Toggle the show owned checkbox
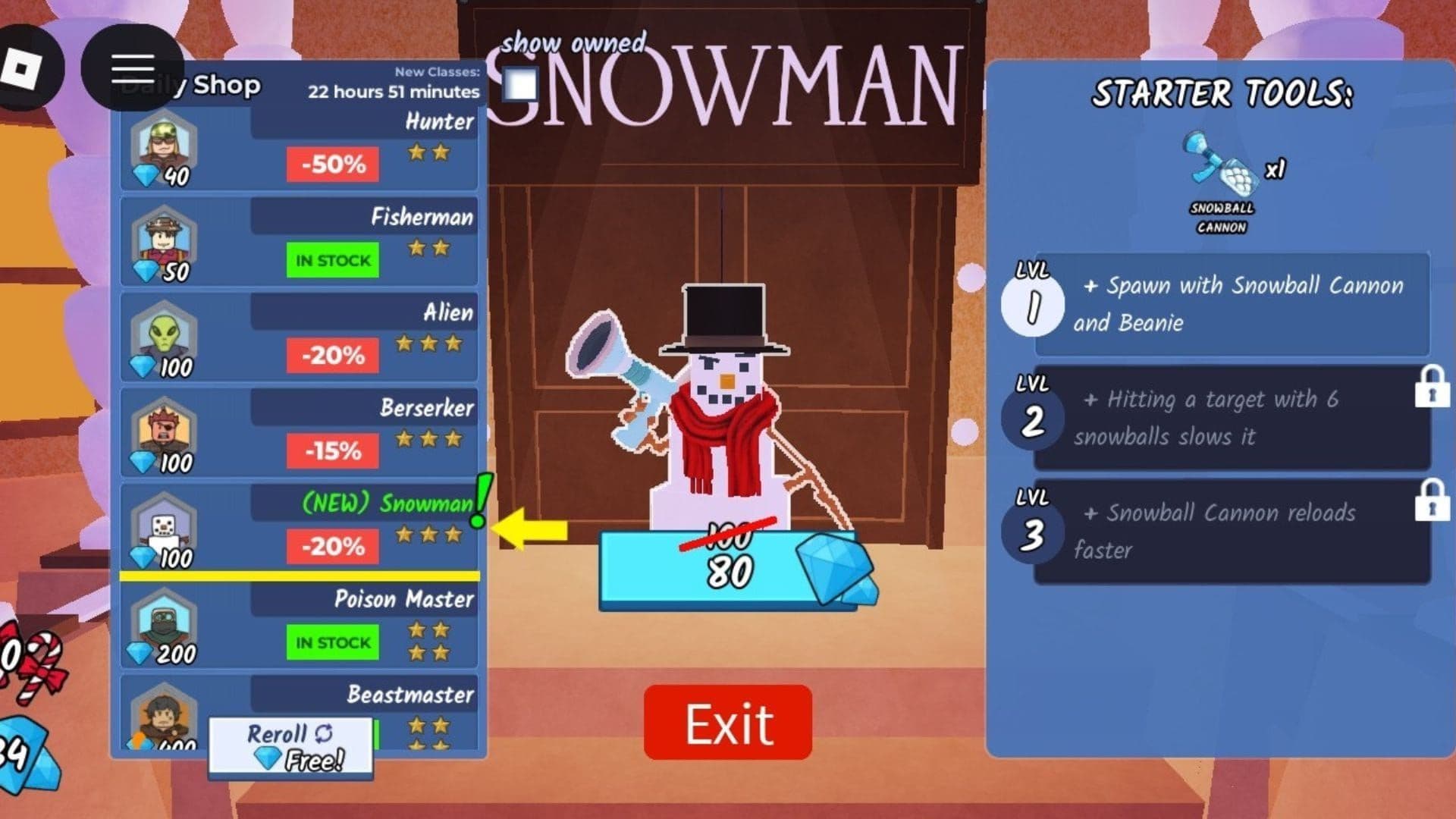Screen dimensions: 1456x819 tap(519, 86)
